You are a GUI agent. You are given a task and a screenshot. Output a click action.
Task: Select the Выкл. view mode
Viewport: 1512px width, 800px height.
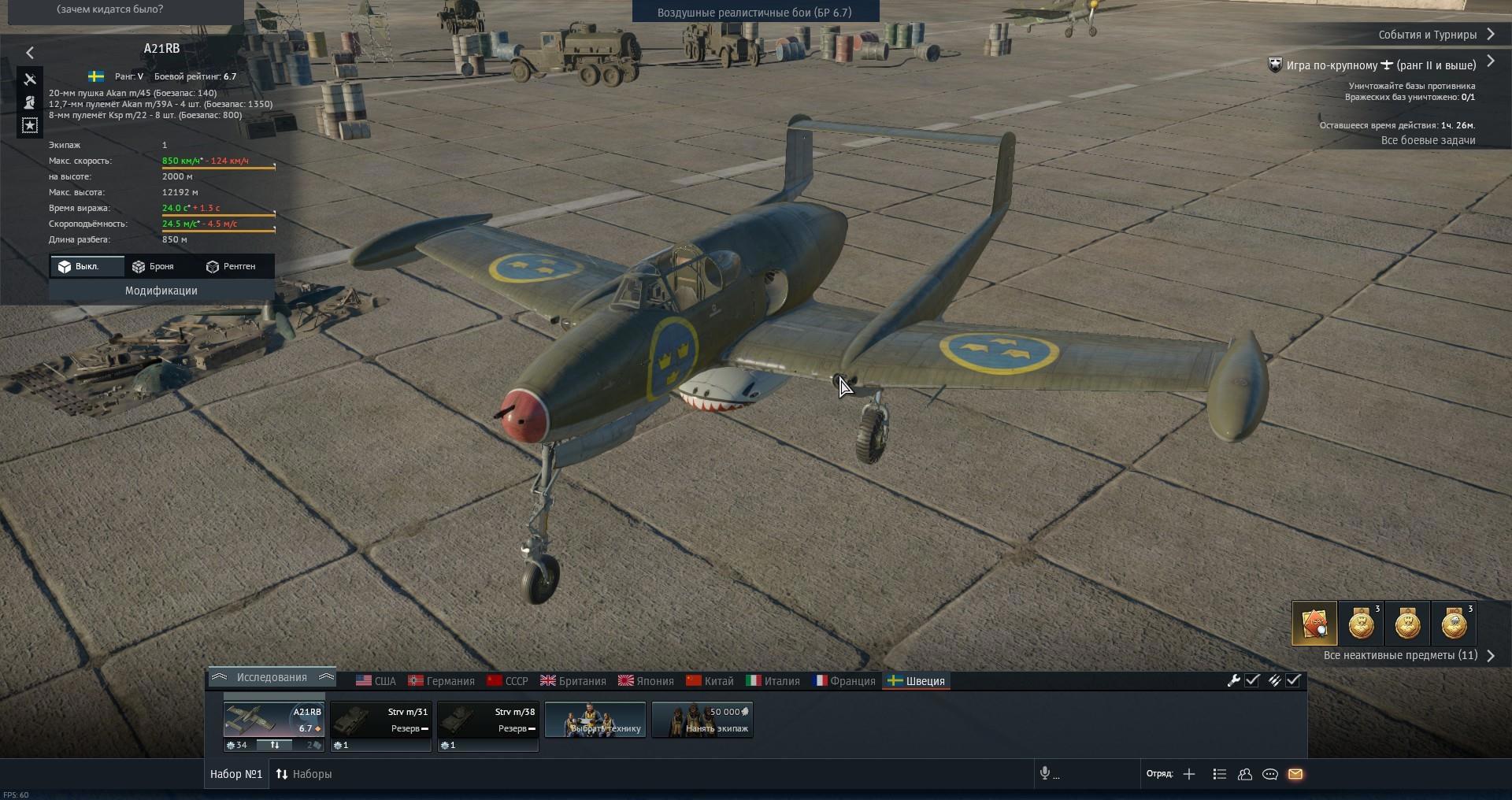pyautogui.click(x=79, y=266)
